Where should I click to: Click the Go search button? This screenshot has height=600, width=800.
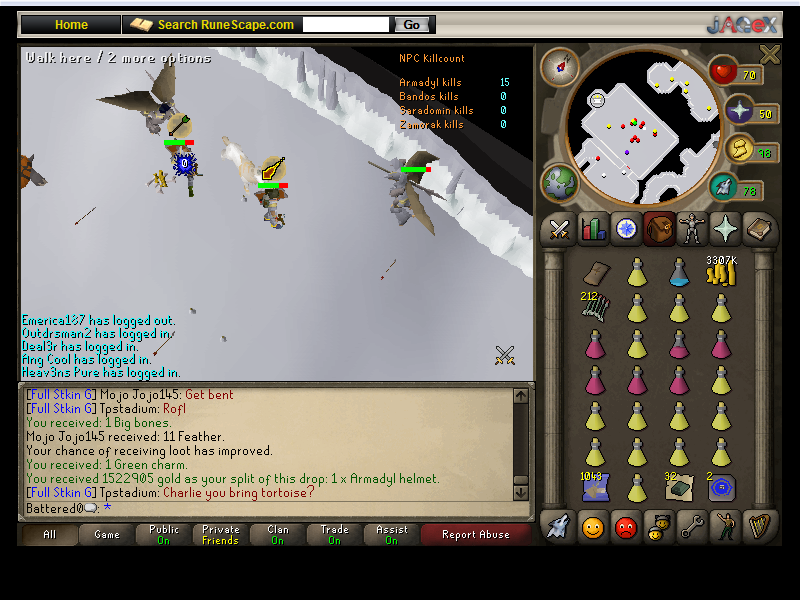coord(413,24)
